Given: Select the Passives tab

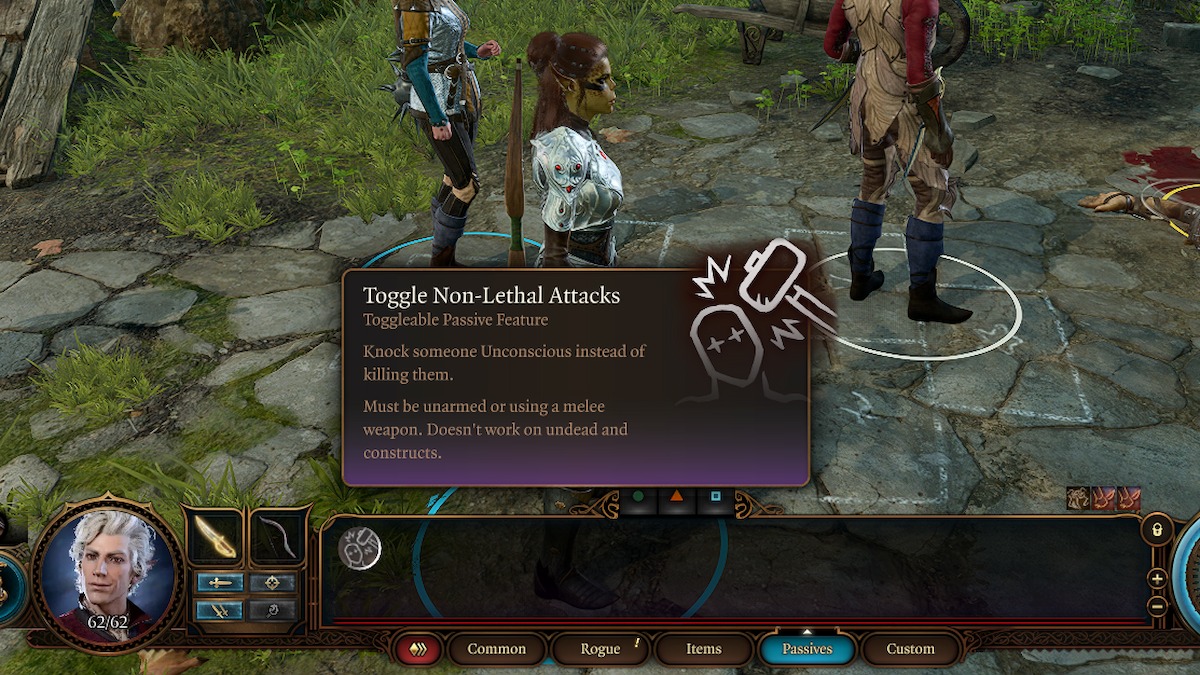Looking at the screenshot, I should click(x=807, y=649).
